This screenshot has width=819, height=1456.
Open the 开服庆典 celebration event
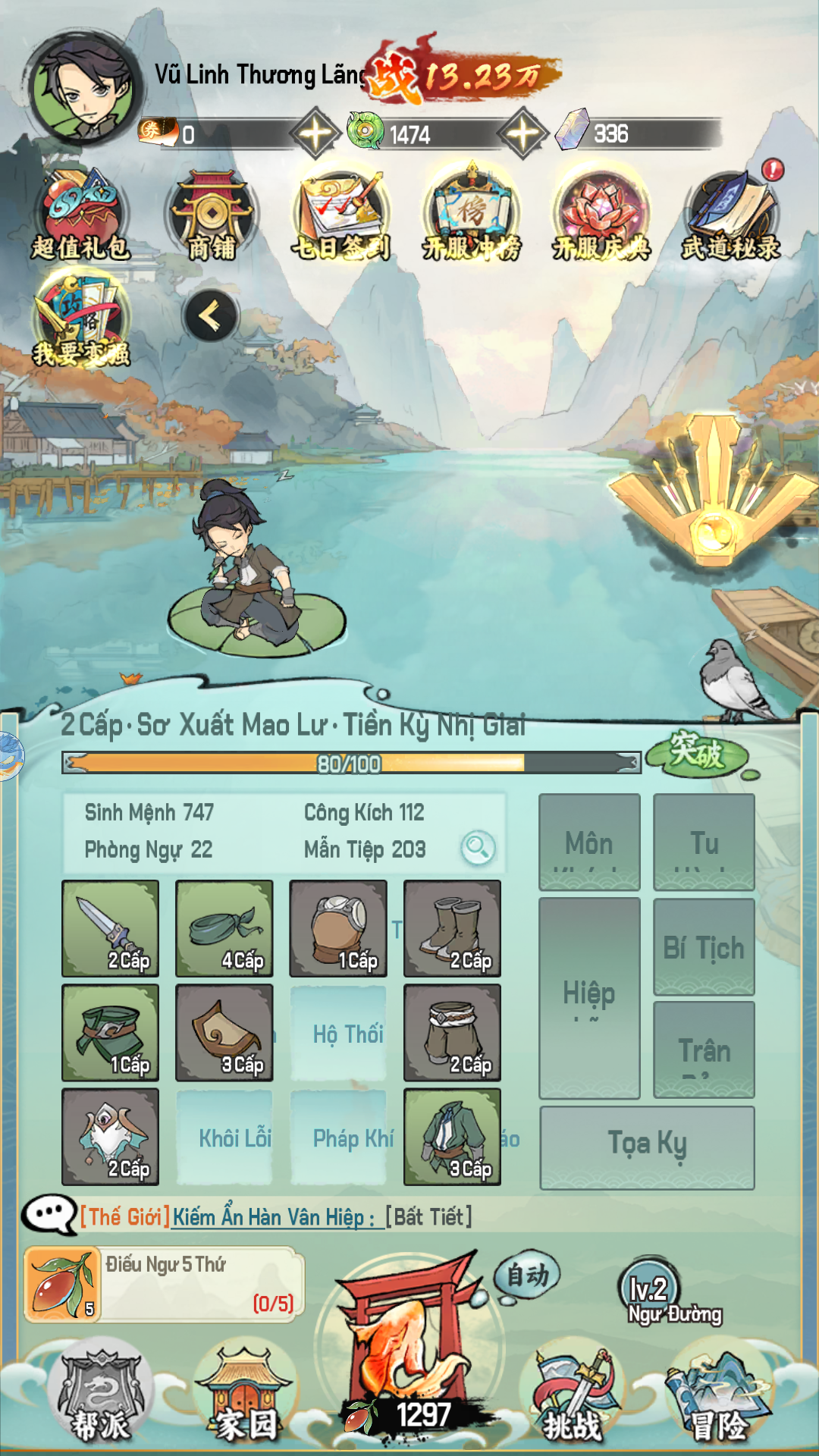tap(601, 215)
